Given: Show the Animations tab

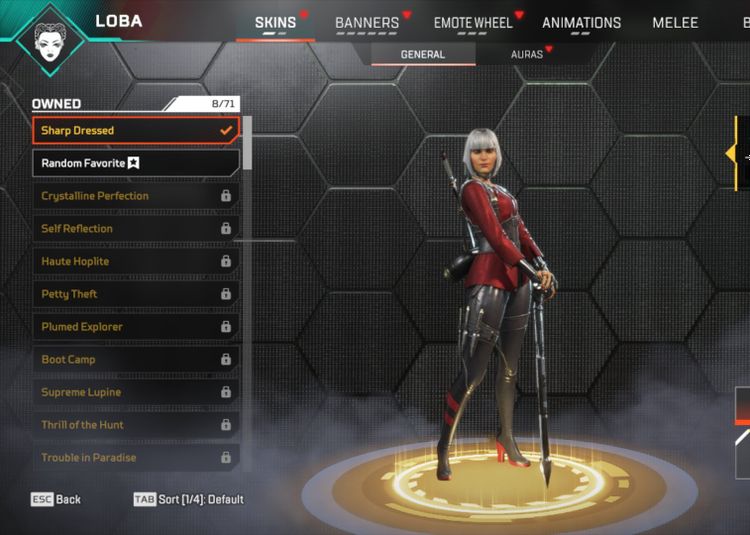Looking at the screenshot, I should [x=581, y=23].
